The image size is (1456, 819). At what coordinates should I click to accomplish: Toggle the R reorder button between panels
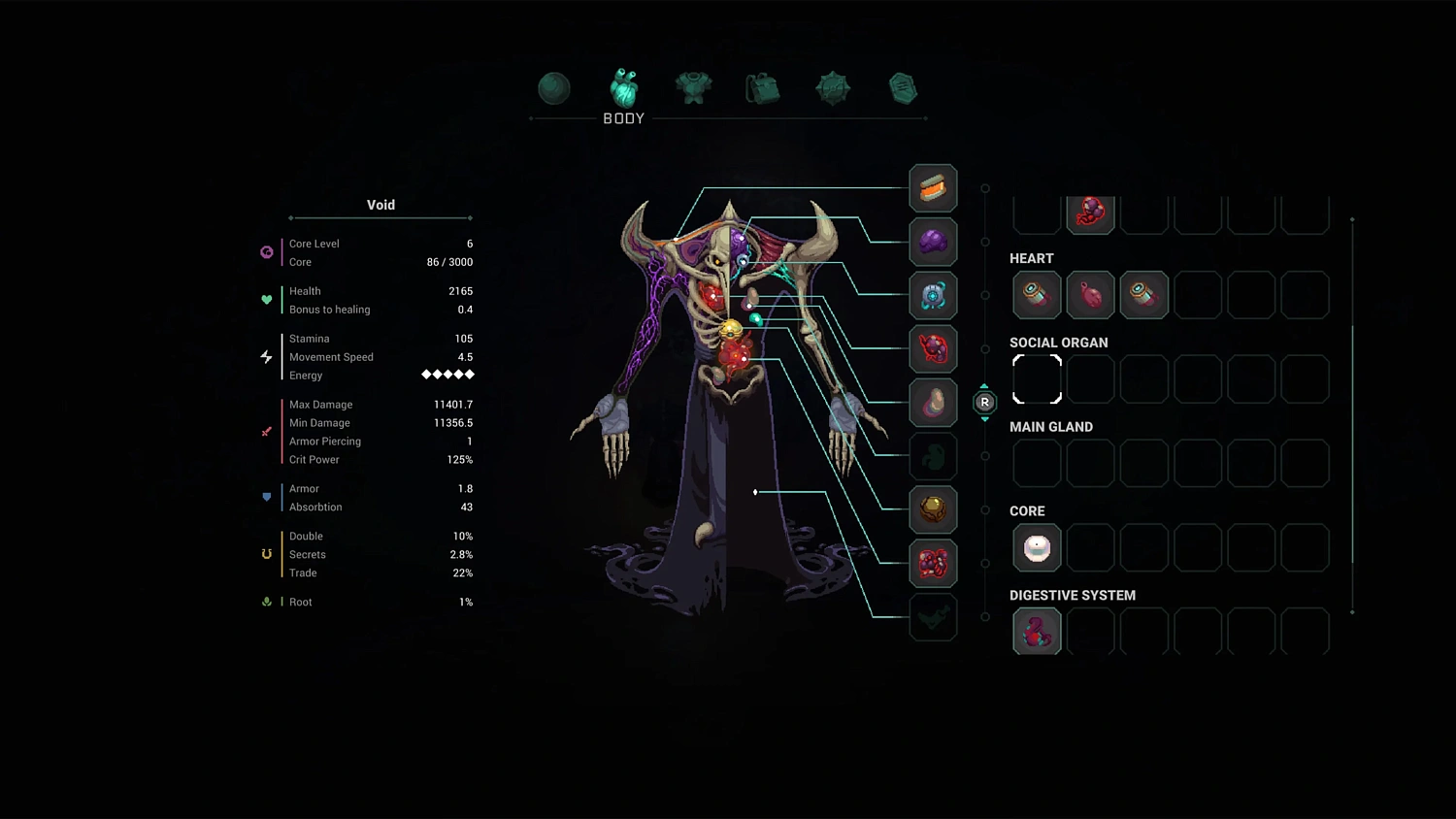coord(984,403)
